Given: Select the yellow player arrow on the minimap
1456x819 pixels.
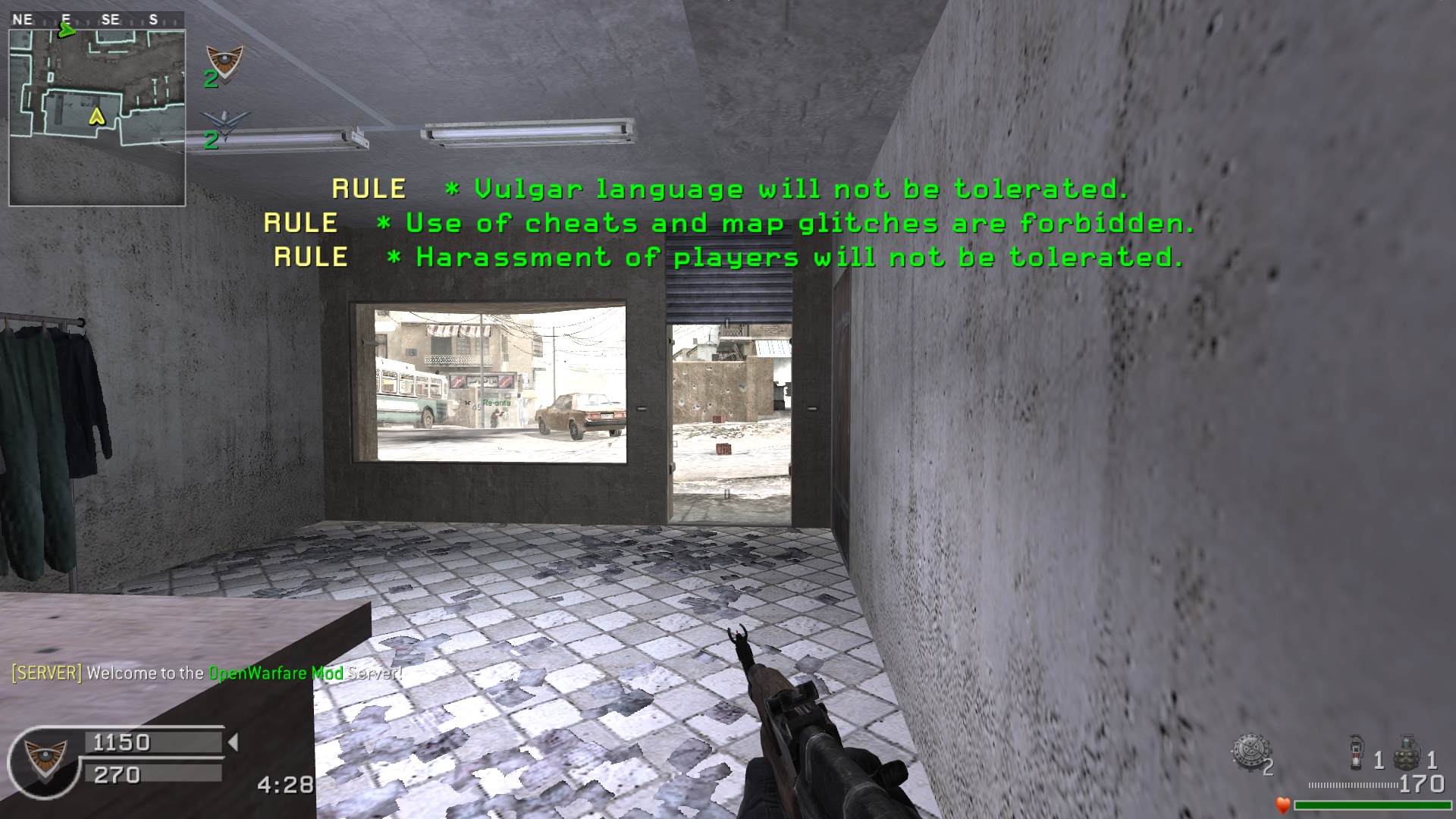Looking at the screenshot, I should [x=96, y=116].
